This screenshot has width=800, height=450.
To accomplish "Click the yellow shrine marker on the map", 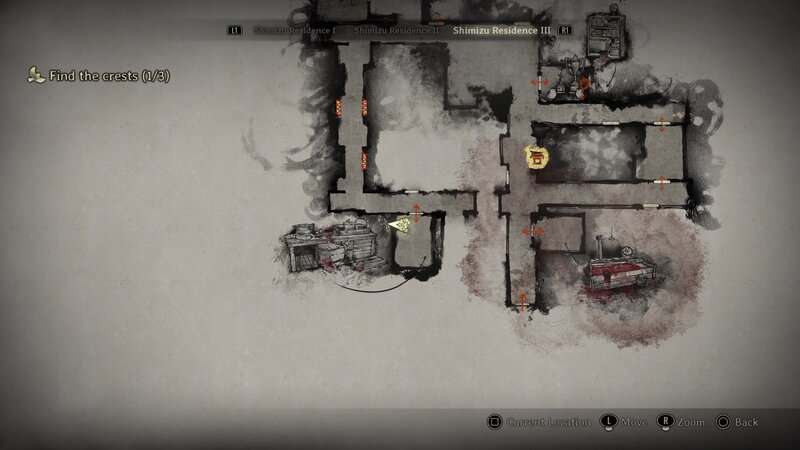I will click(x=538, y=157).
